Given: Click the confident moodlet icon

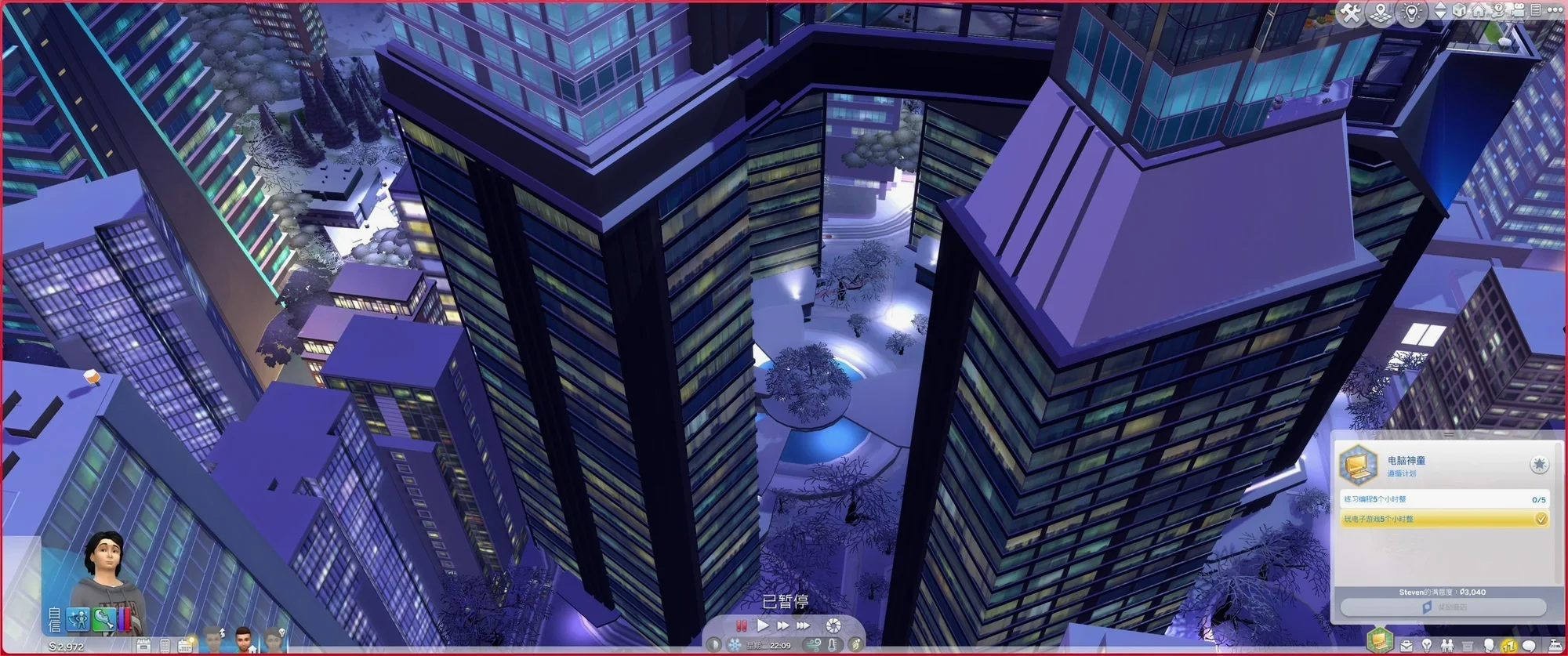Looking at the screenshot, I should (x=78, y=619).
